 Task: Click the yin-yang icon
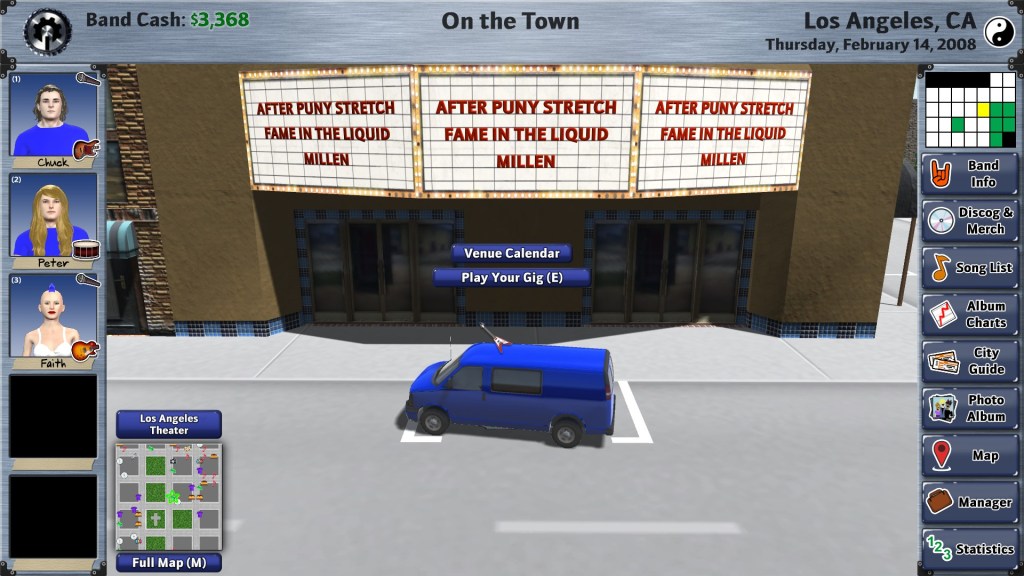pos(998,32)
